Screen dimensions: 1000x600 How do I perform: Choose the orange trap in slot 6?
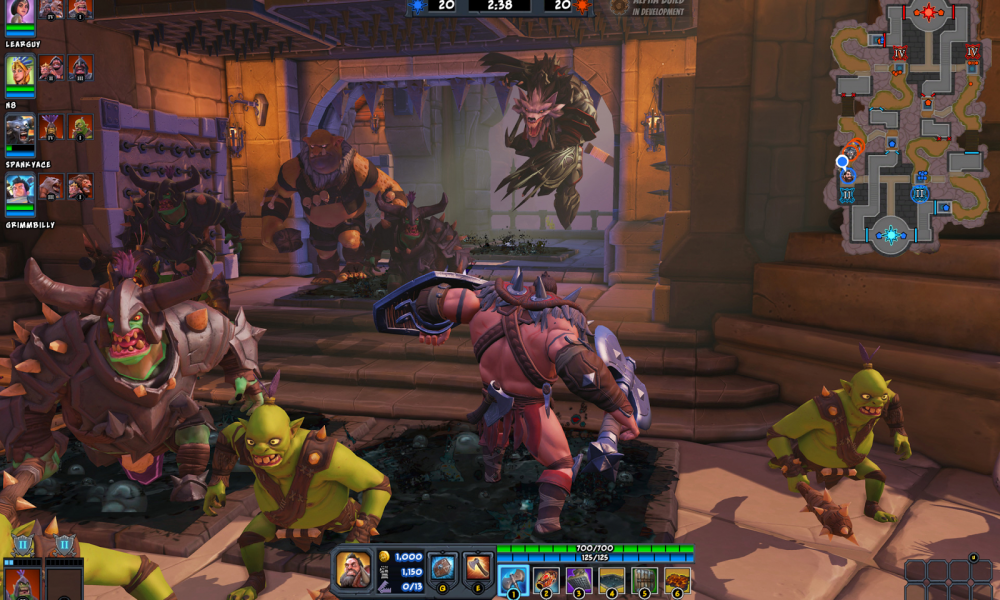coord(677,580)
